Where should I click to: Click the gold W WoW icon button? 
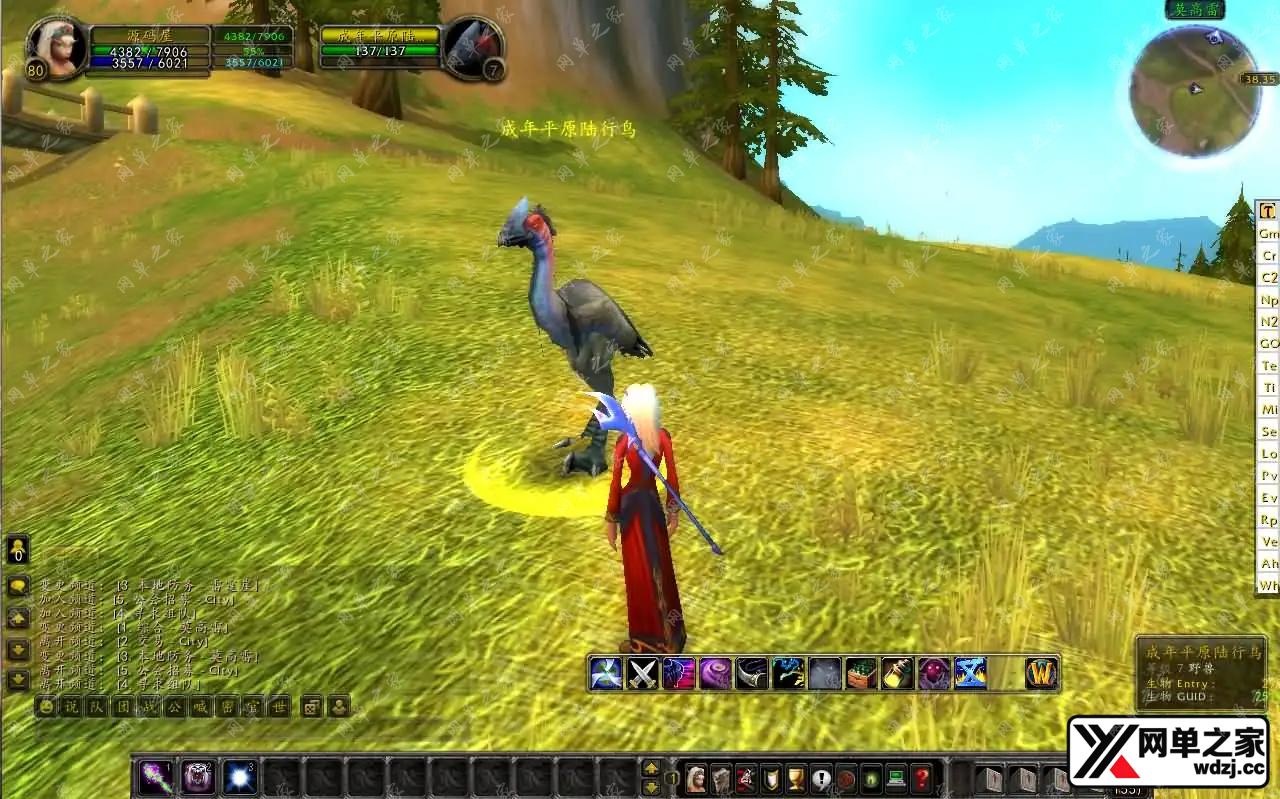[x=1042, y=673]
